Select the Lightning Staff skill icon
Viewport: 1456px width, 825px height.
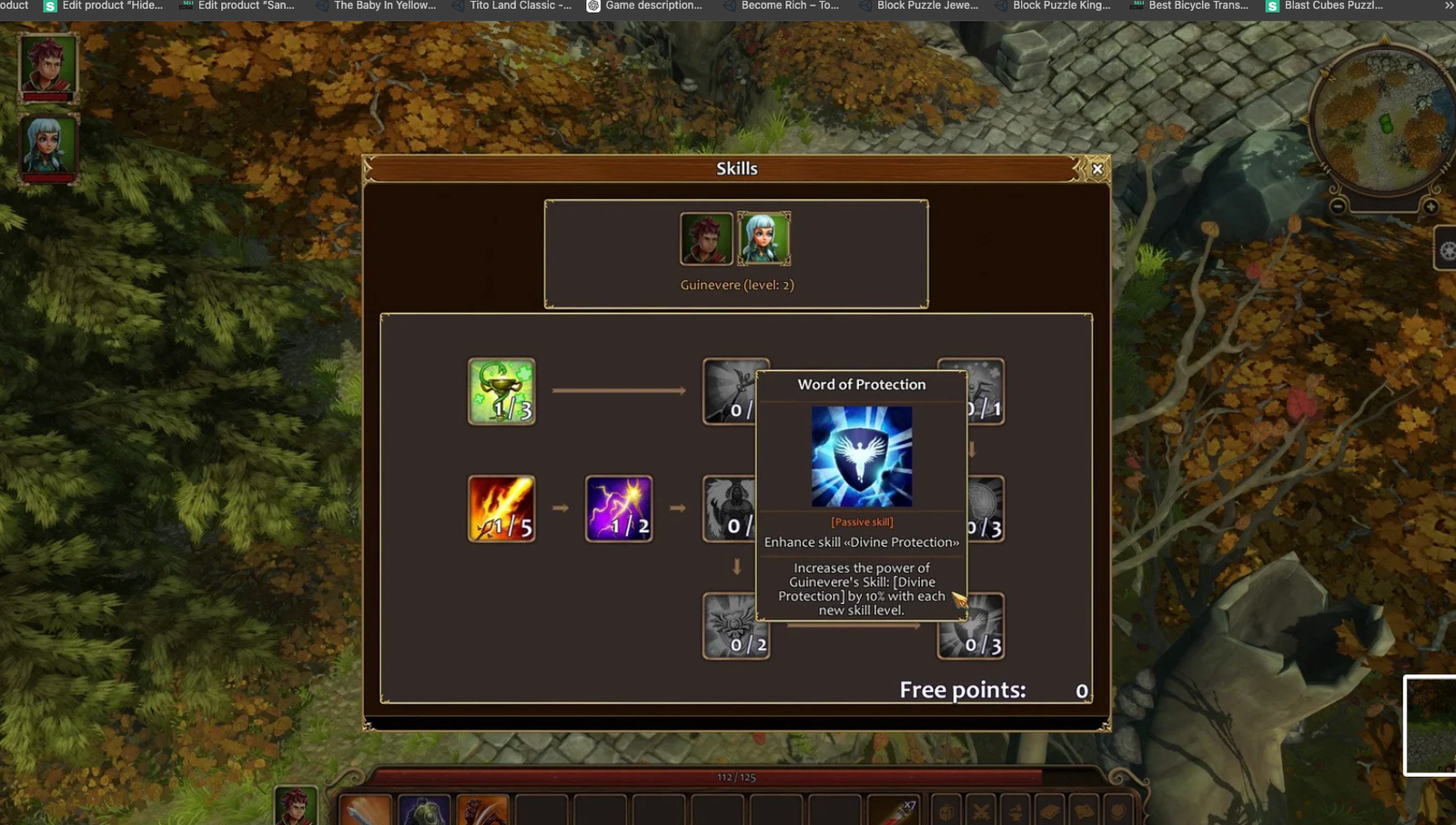pyautogui.click(x=619, y=508)
